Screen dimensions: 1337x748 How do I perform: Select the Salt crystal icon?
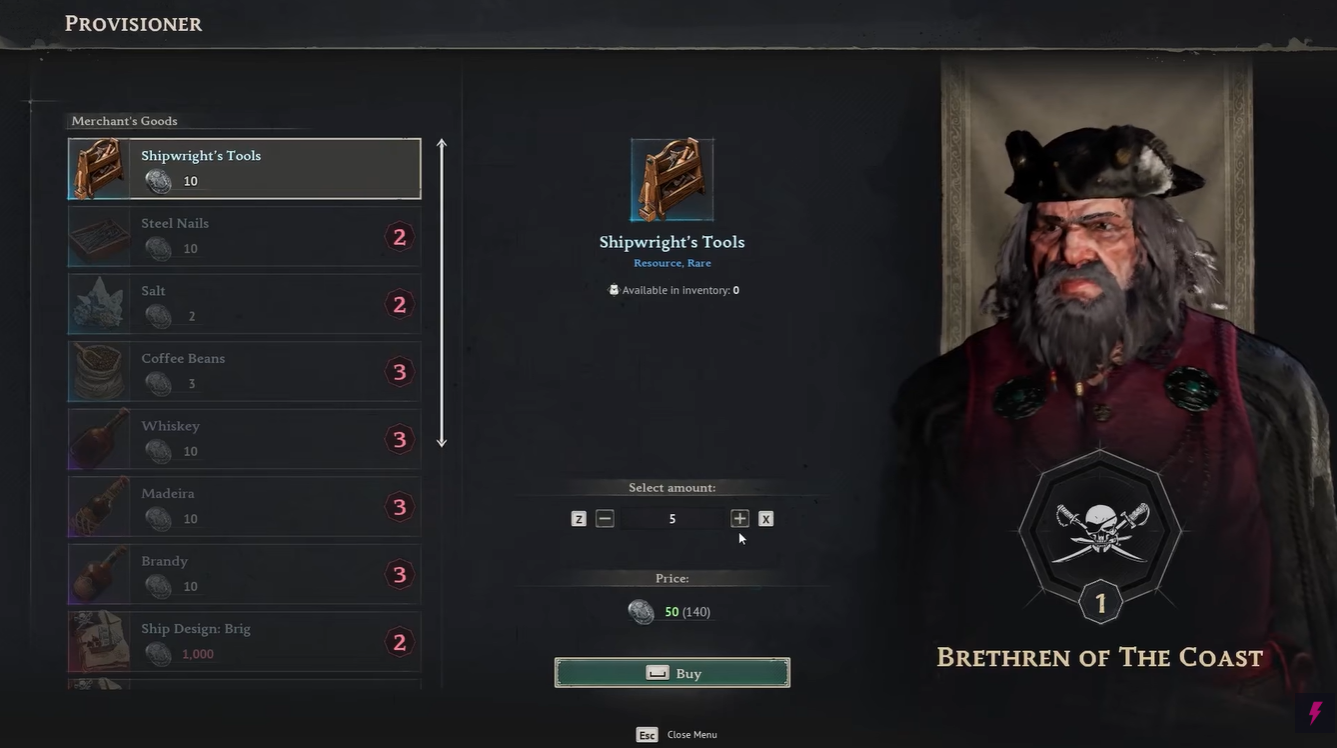96,303
